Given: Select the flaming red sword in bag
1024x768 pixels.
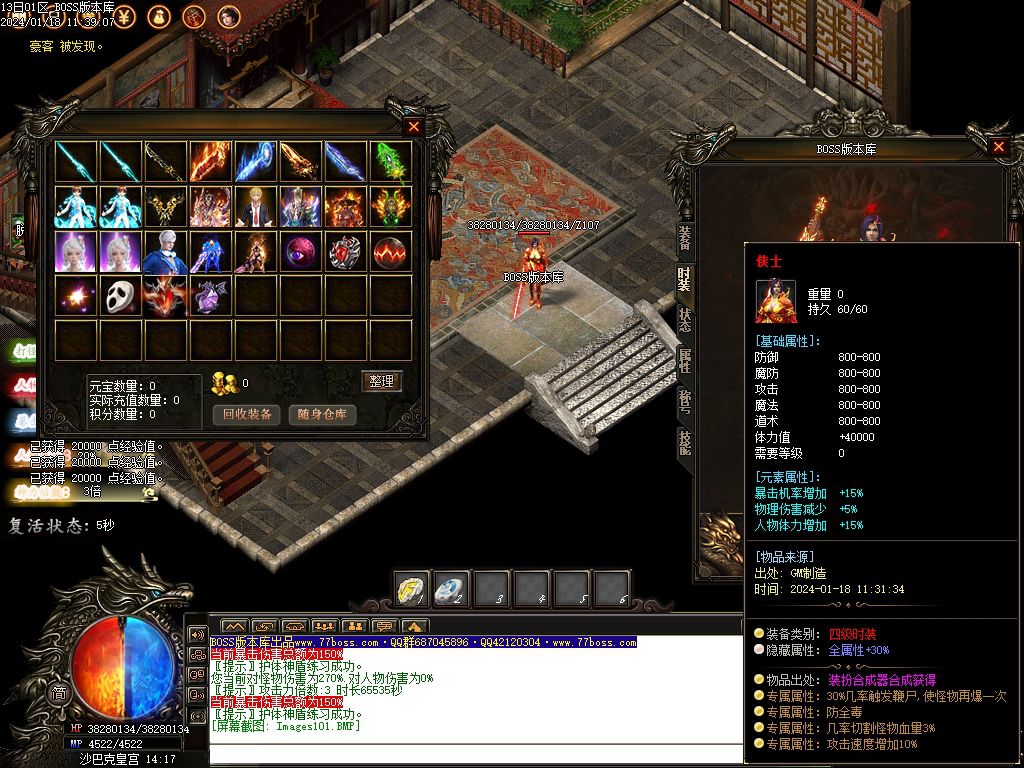Looking at the screenshot, I should 211,161.
